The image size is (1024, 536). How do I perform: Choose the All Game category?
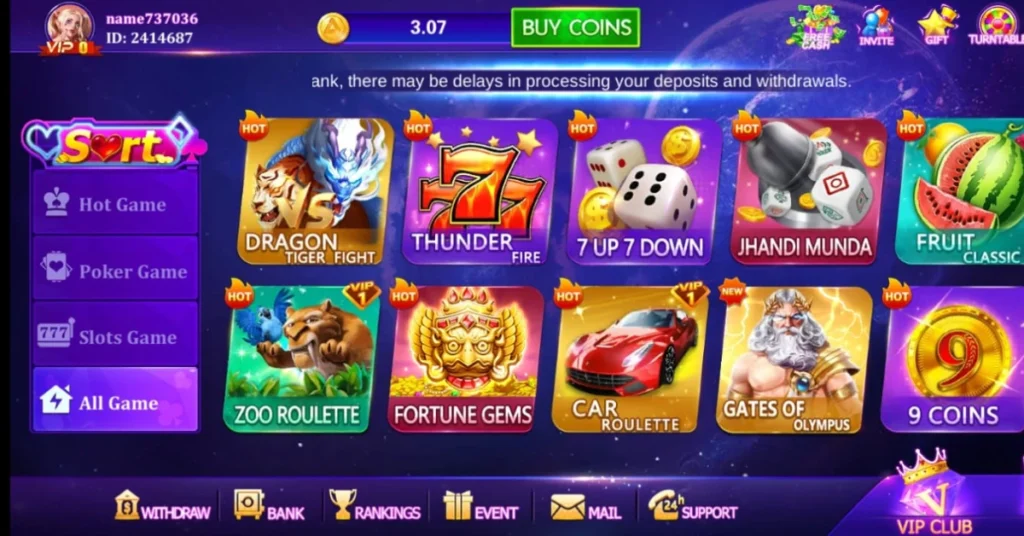115,402
